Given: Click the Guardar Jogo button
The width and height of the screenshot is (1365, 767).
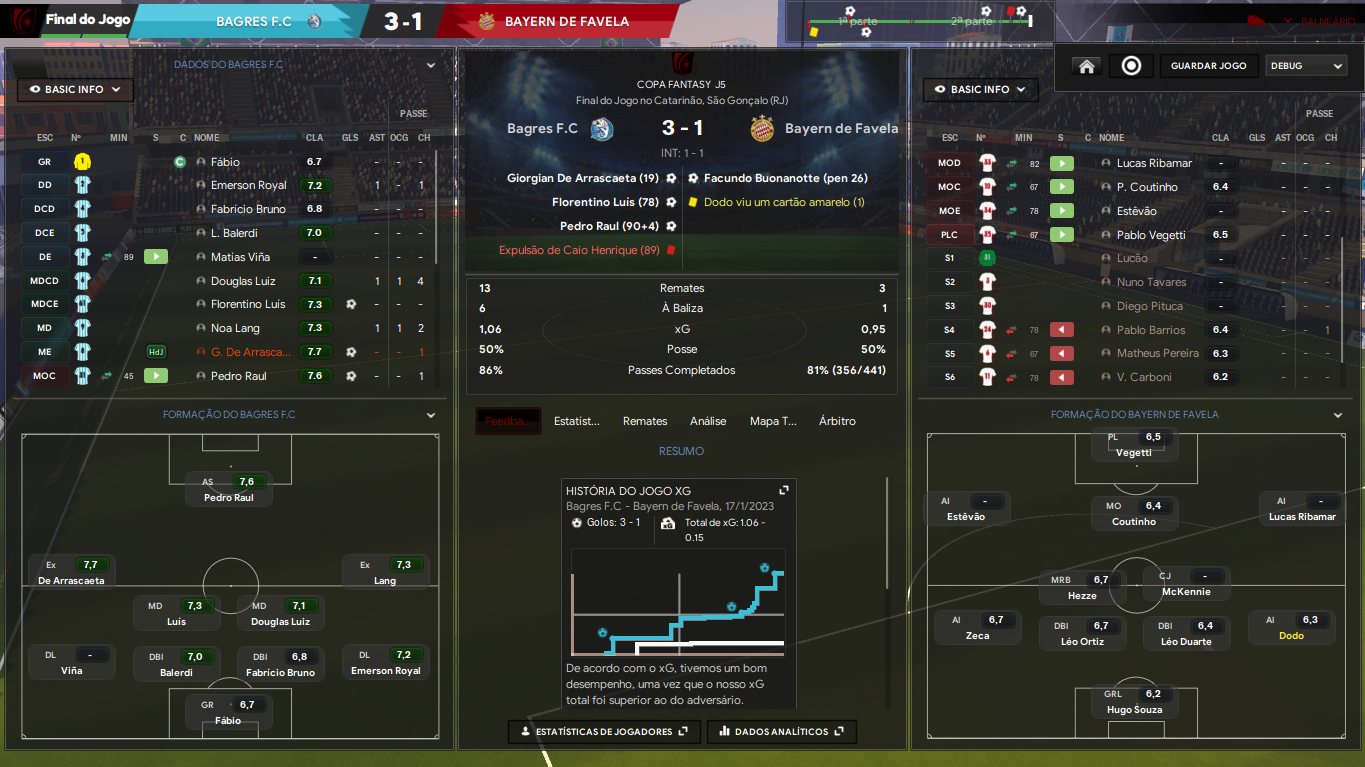Looking at the screenshot, I should pos(1208,66).
